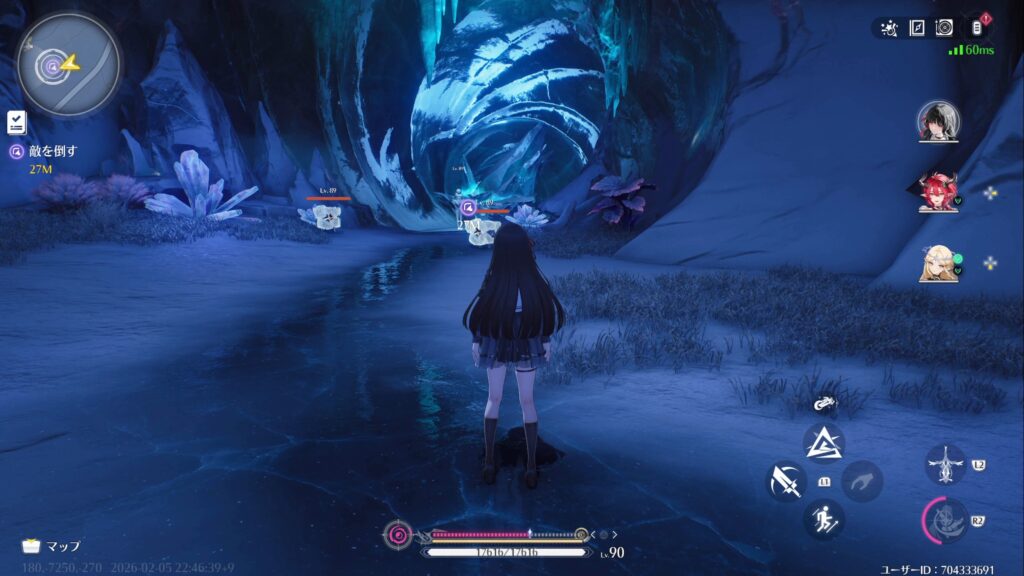Open the compass guidebook icon

(916, 28)
